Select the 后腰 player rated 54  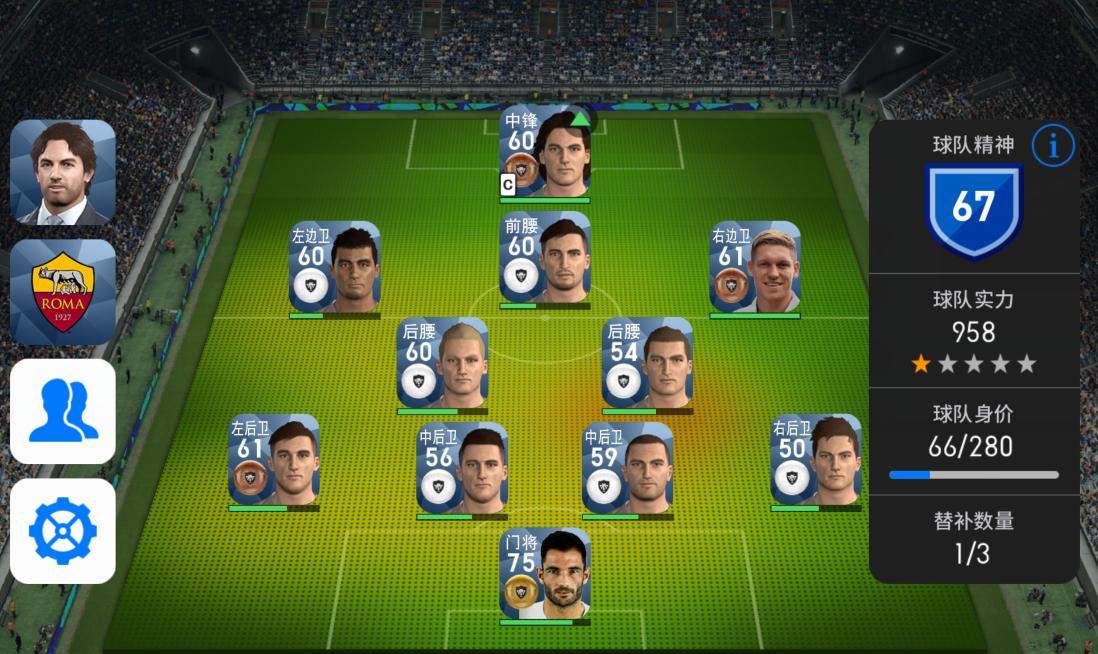point(647,364)
